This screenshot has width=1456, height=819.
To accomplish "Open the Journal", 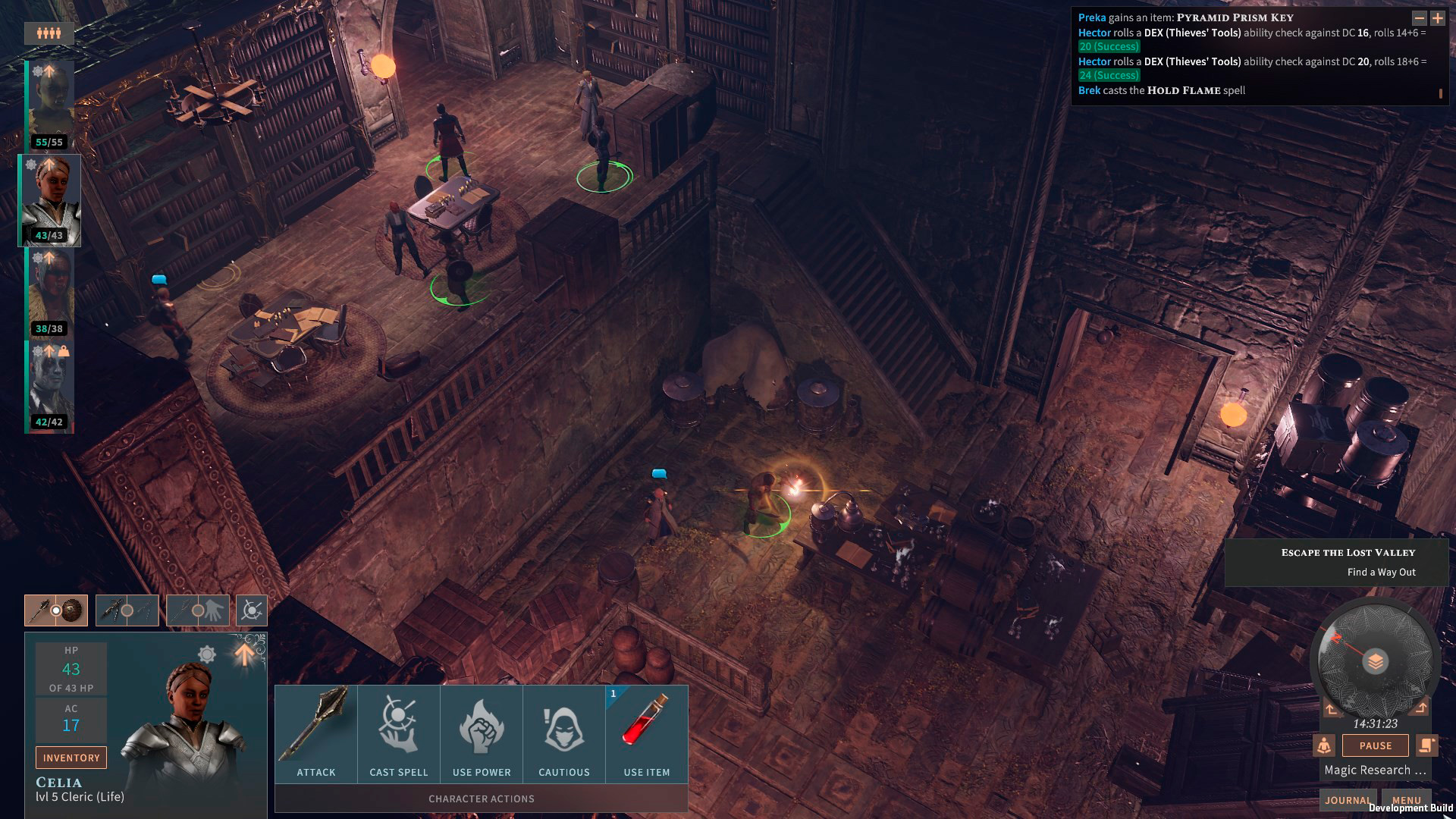I will [x=1348, y=800].
